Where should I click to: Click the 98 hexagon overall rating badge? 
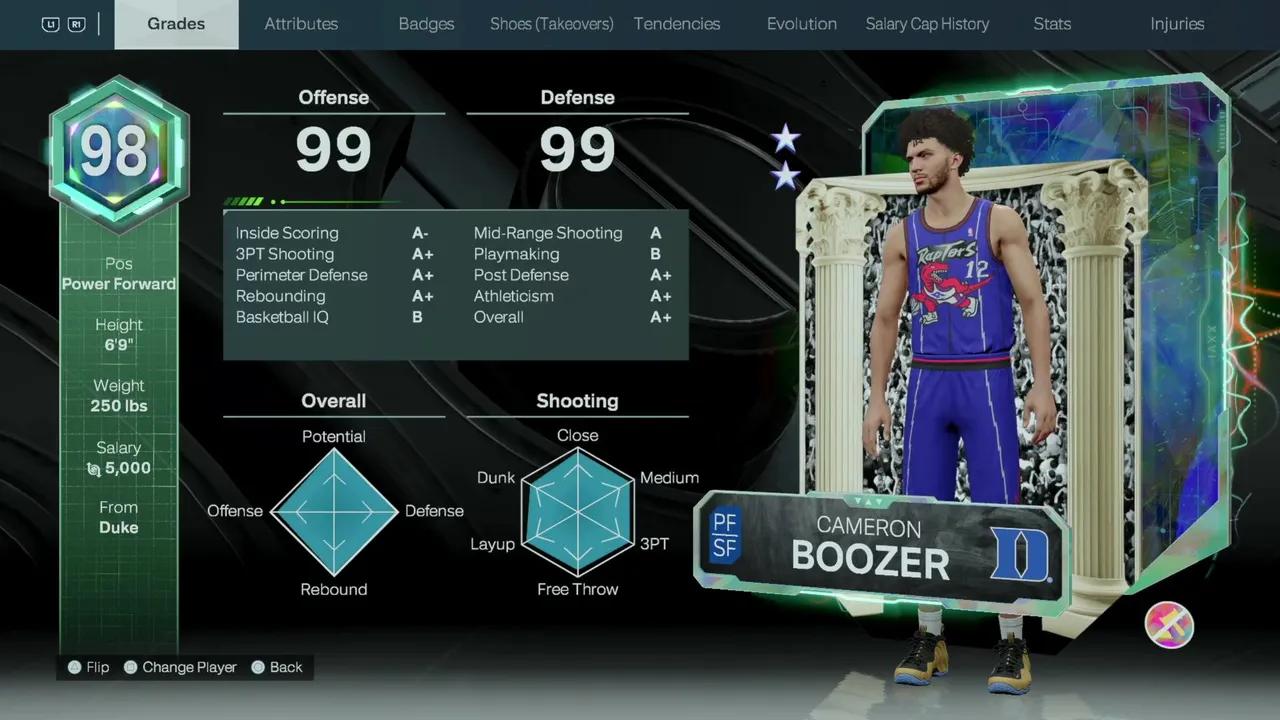pyautogui.click(x=118, y=150)
